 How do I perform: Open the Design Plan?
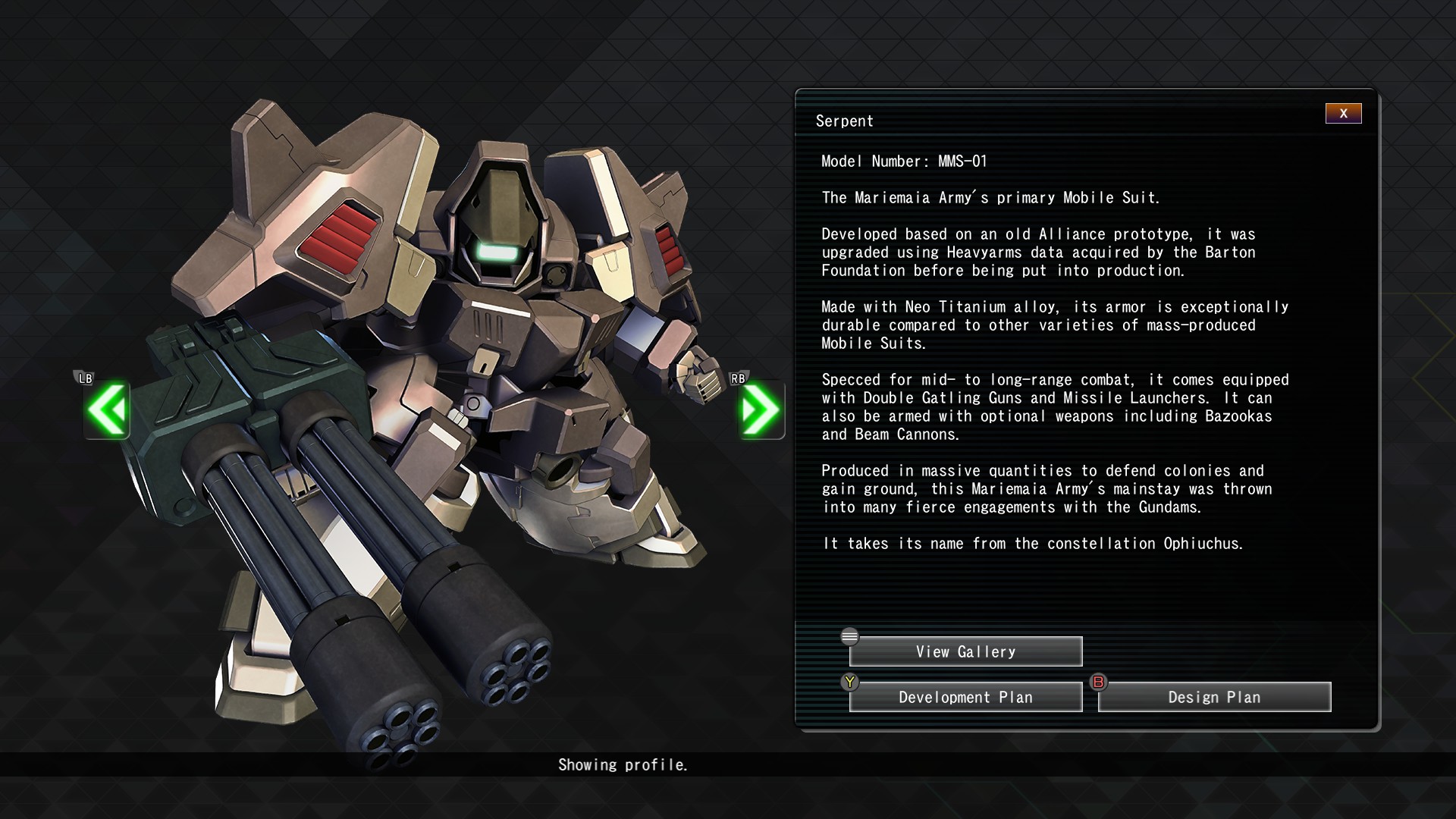1214,697
